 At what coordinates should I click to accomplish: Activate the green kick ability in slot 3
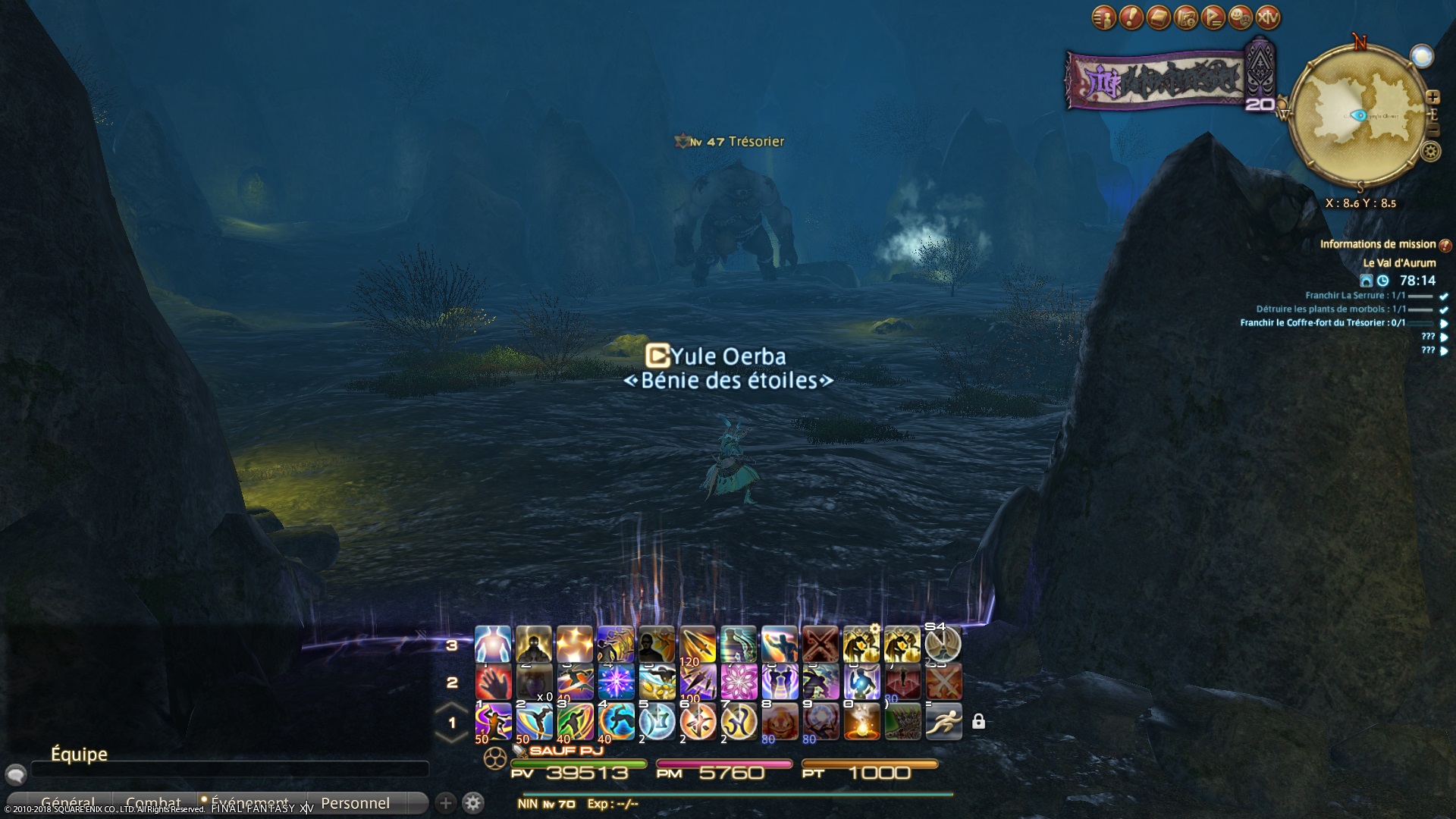point(575,721)
